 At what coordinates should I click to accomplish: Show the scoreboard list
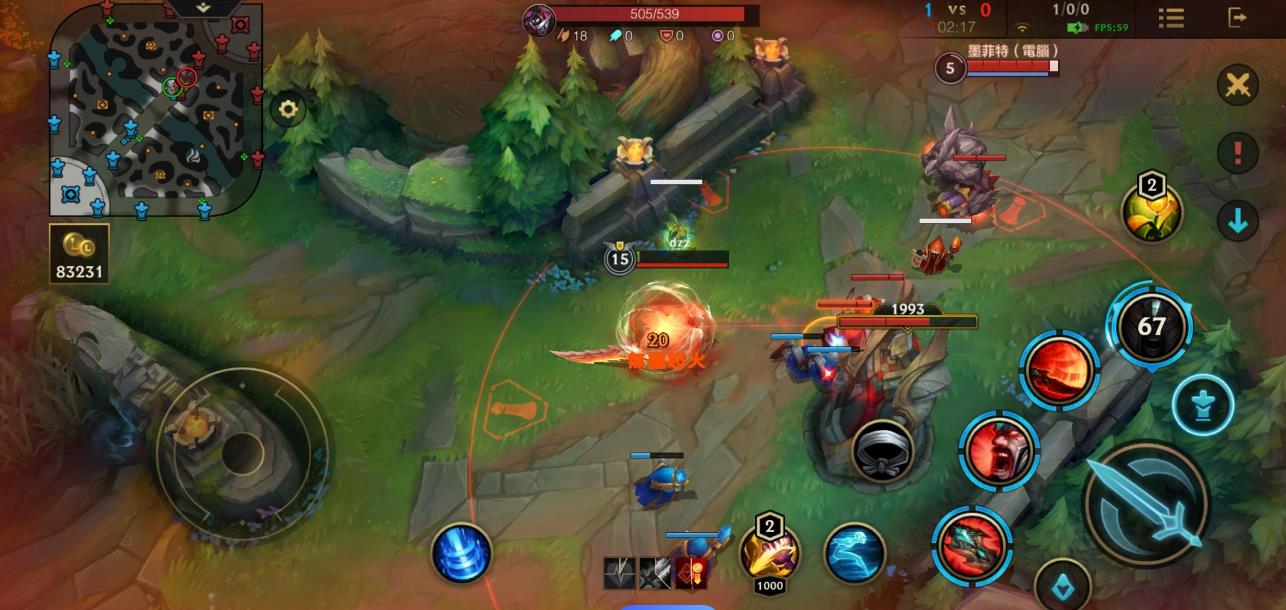coord(1171,17)
